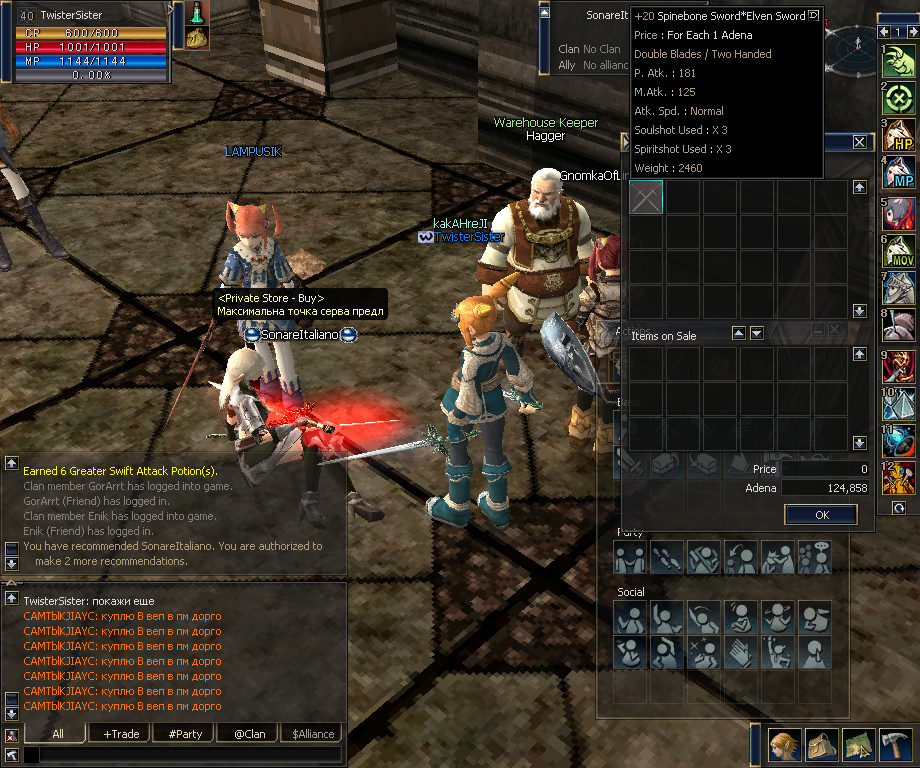920x768 pixels.
Task: Show the $Alliance chat tab
Action: [x=312, y=733]
